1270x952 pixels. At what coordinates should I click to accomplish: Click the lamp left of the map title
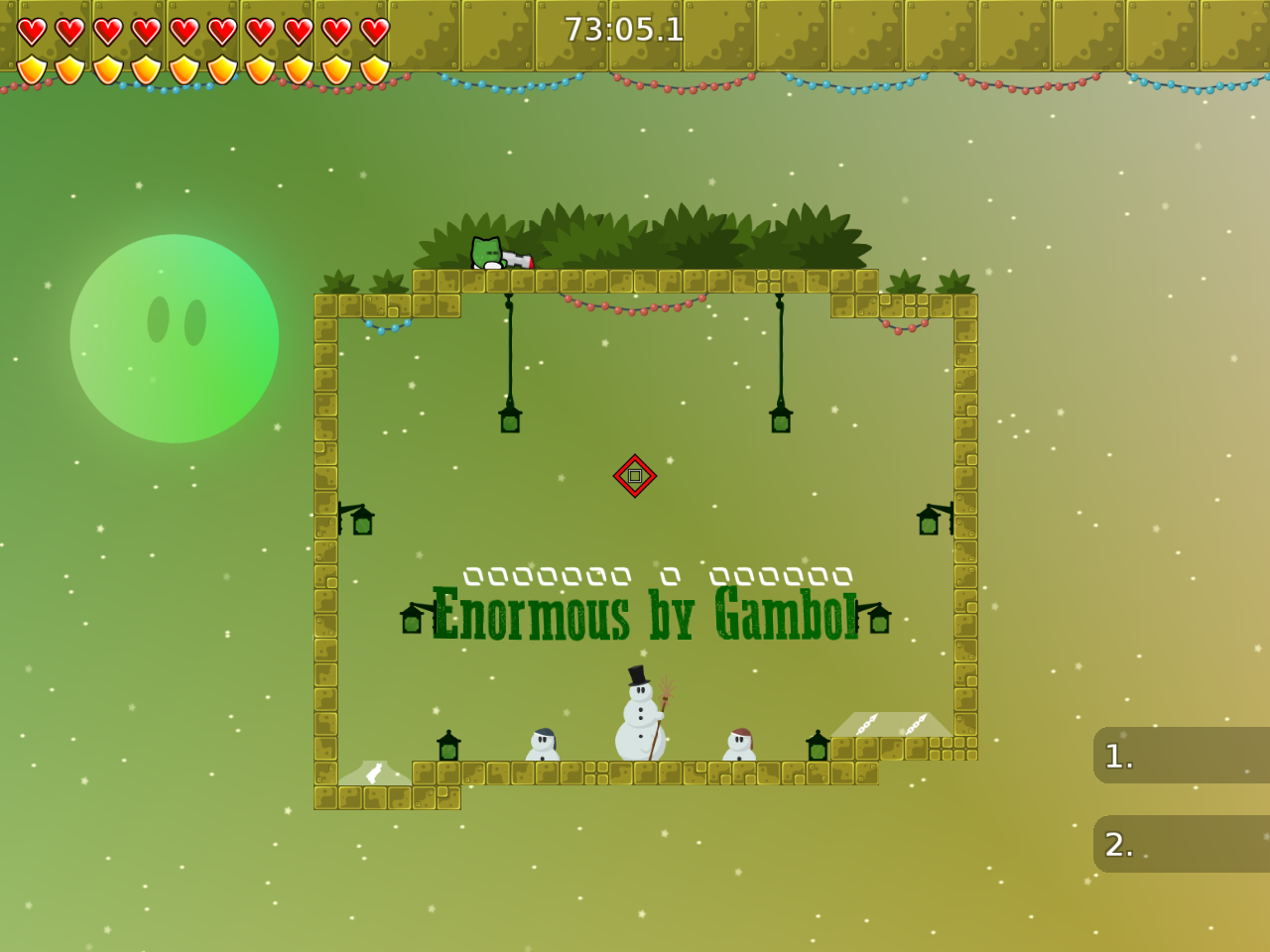point(413,622)
